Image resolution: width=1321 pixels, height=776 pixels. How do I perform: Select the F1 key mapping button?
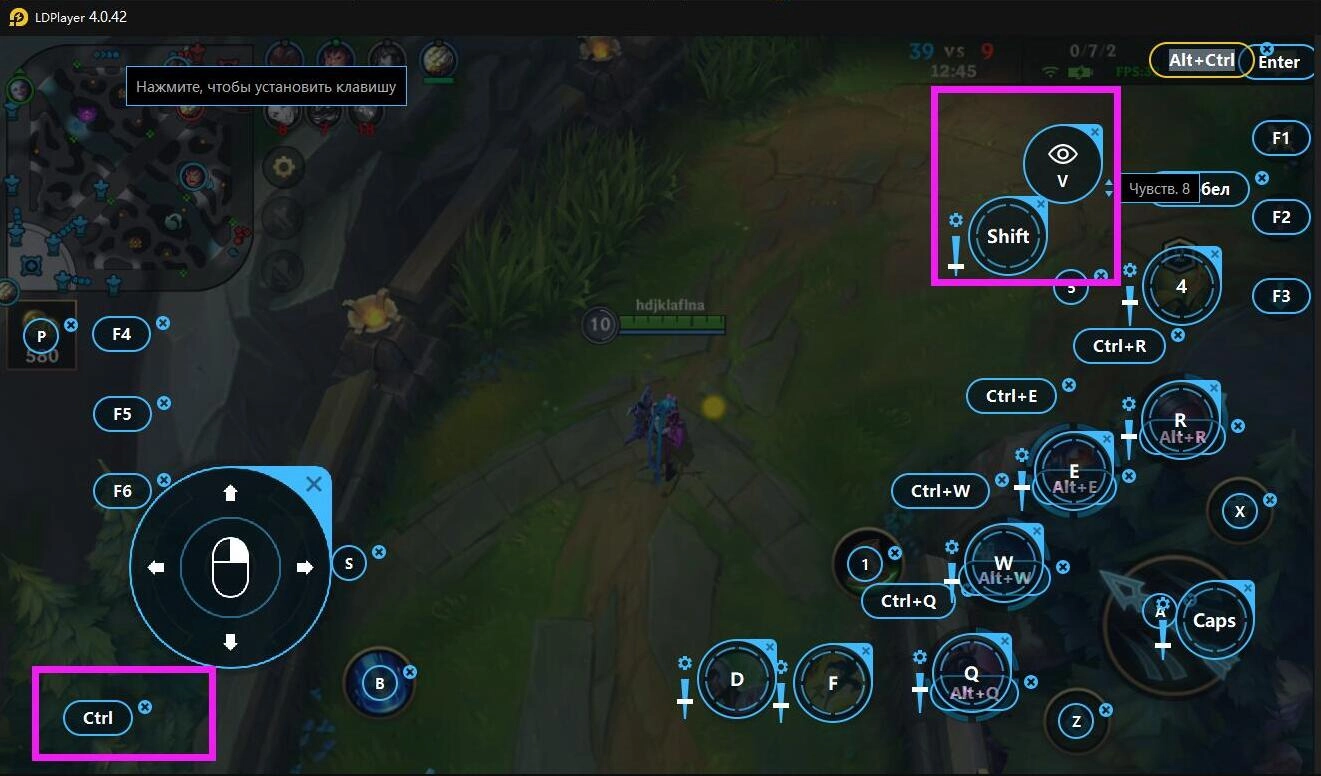[1281, 138]
